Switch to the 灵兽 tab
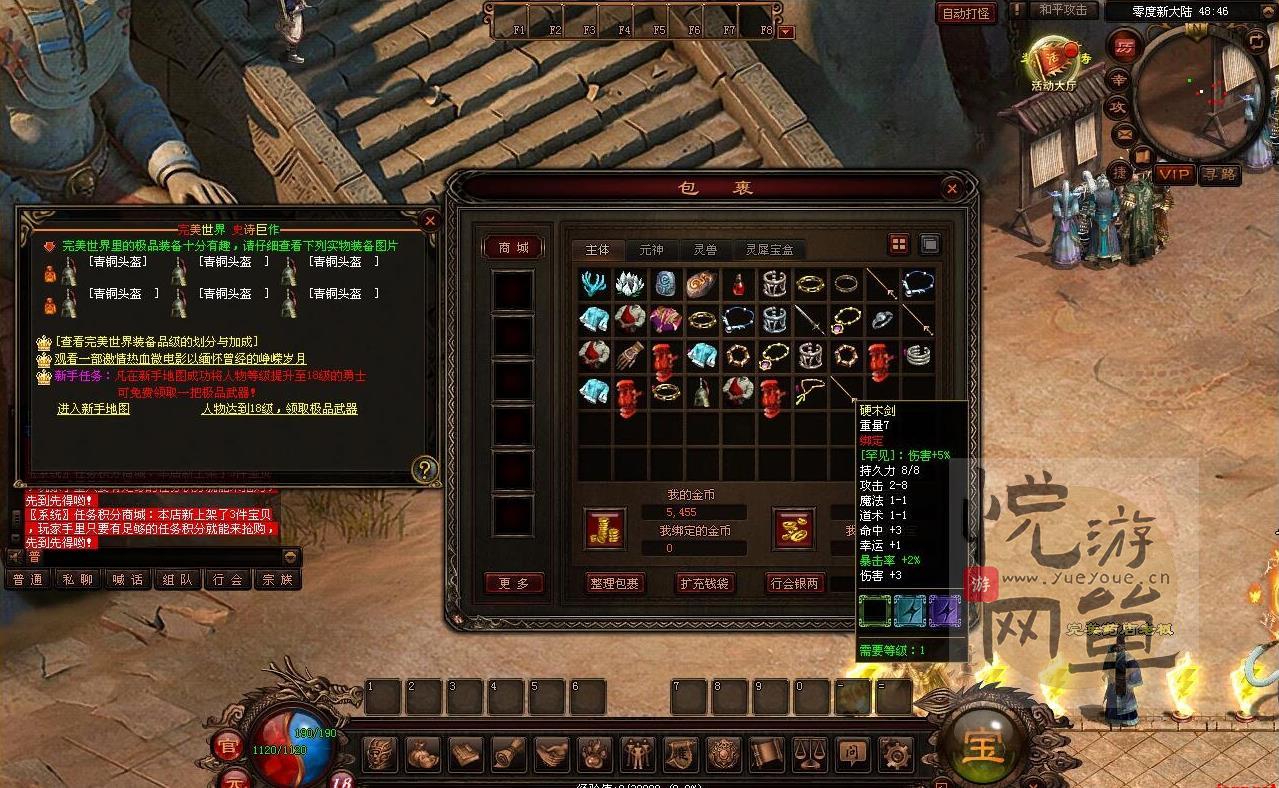1279x788 pixels. (x=705, y=250)
